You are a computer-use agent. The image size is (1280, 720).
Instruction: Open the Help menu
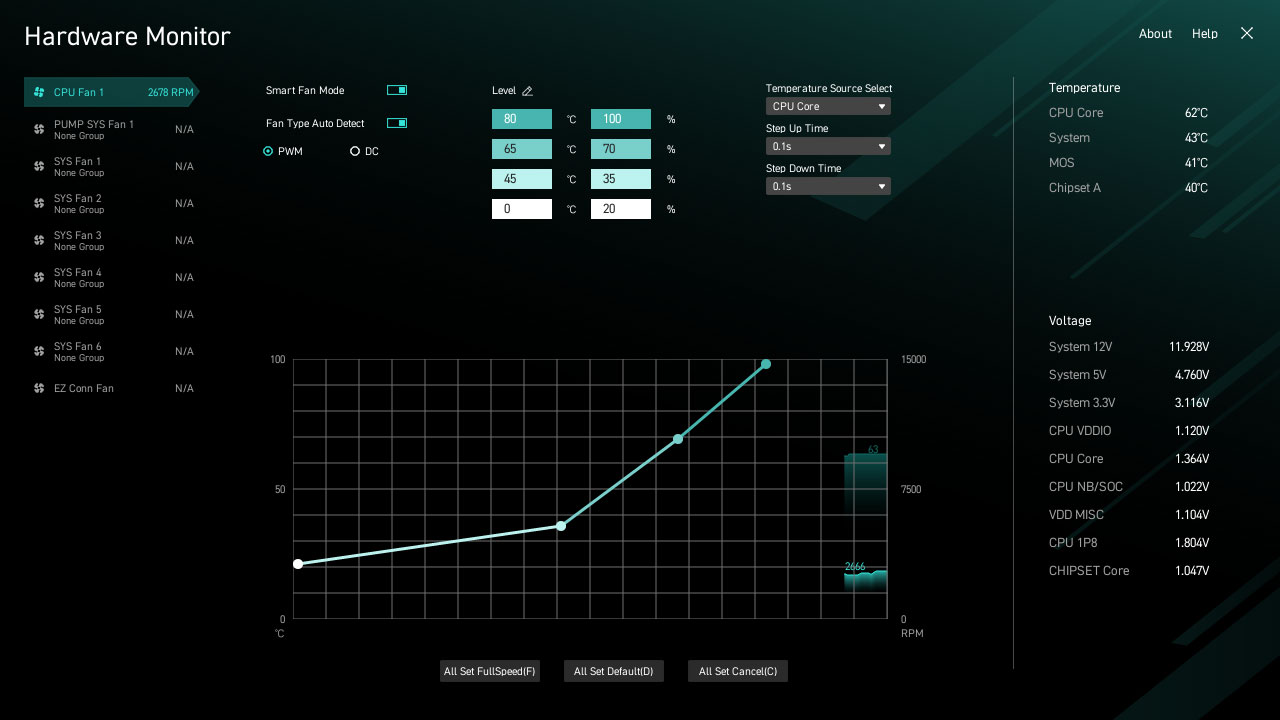click(x=1205, y=33)
